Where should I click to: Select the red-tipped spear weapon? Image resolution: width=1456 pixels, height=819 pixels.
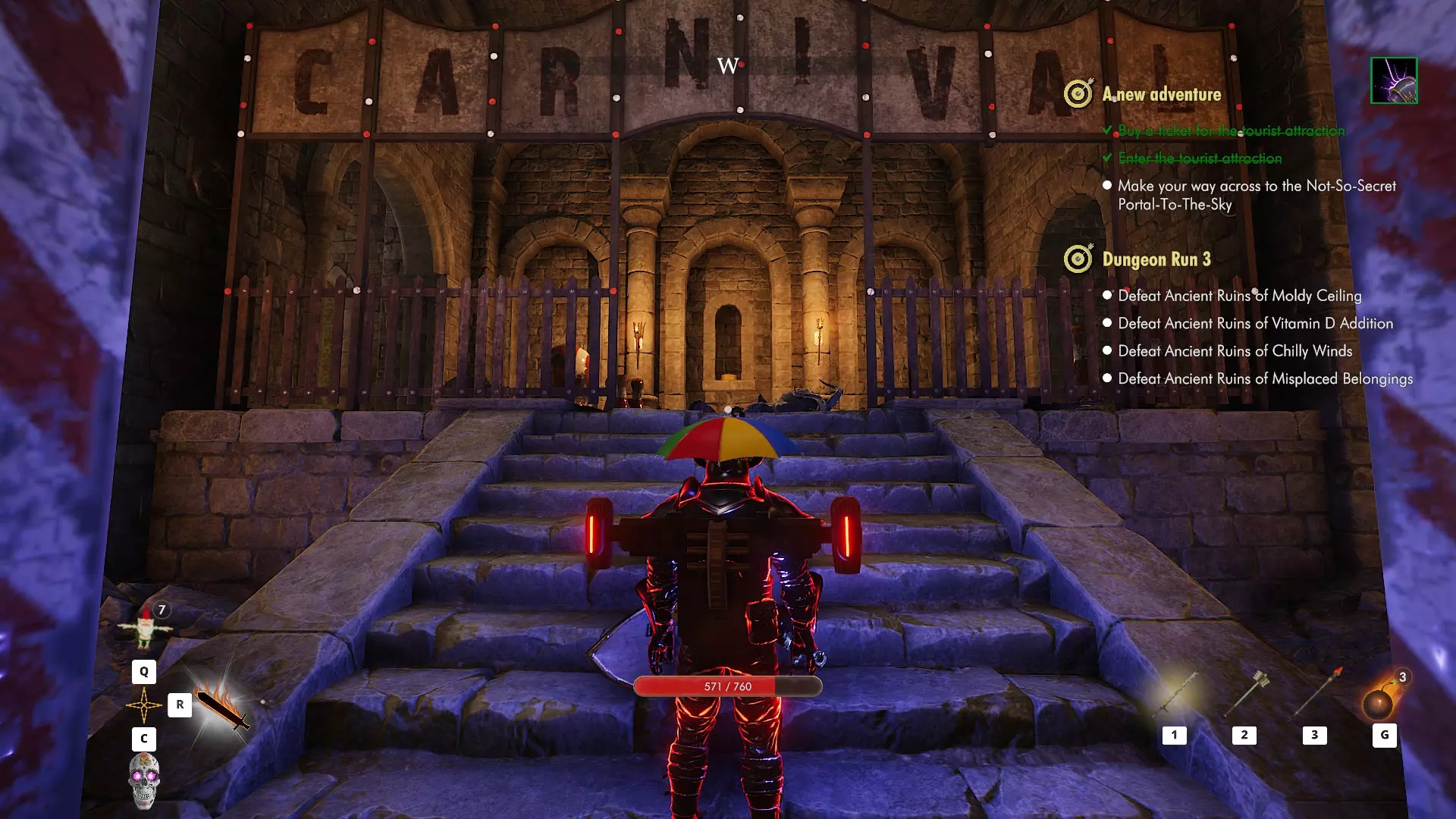point(1316,692)
